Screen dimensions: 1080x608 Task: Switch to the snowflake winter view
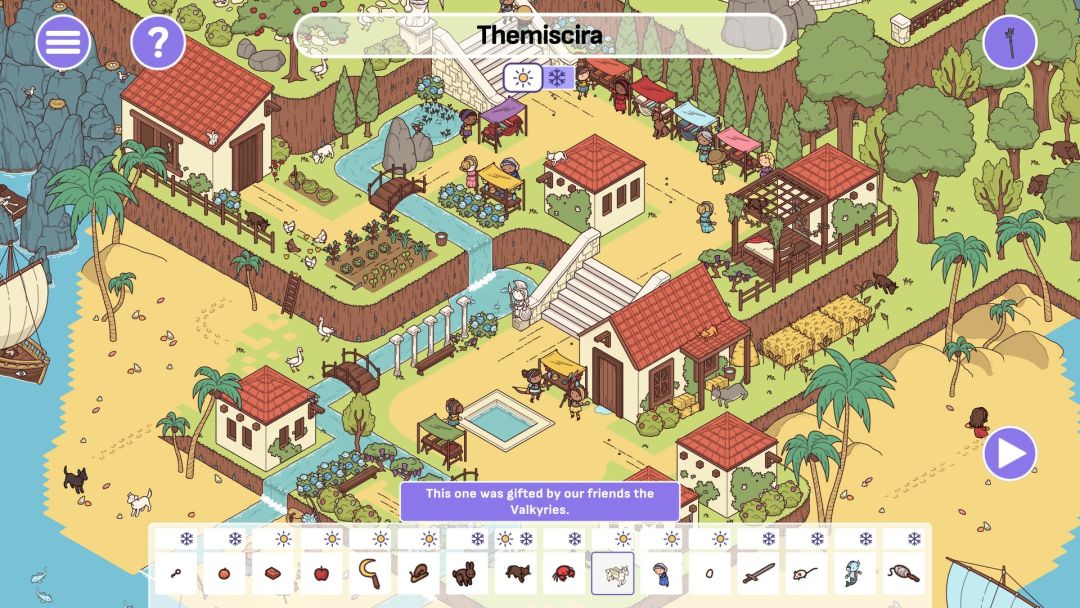[x=557, y=77]
